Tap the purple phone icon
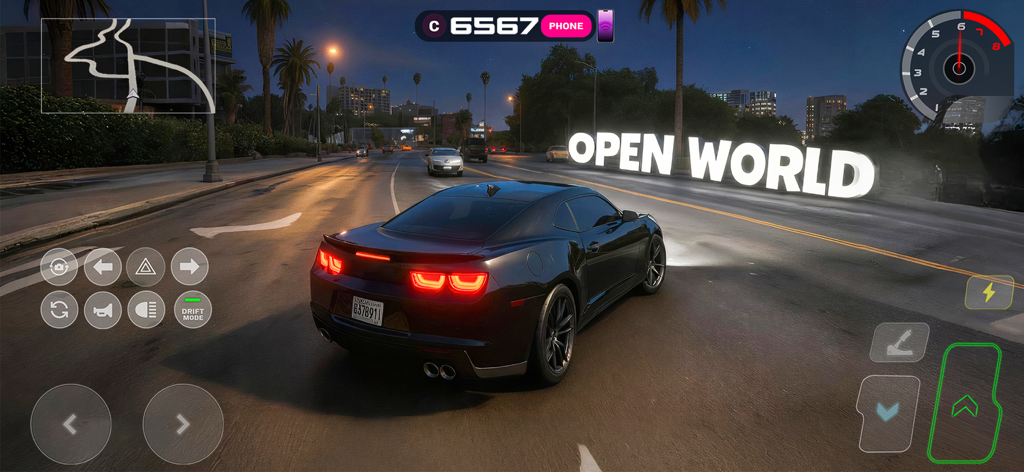 605,26
